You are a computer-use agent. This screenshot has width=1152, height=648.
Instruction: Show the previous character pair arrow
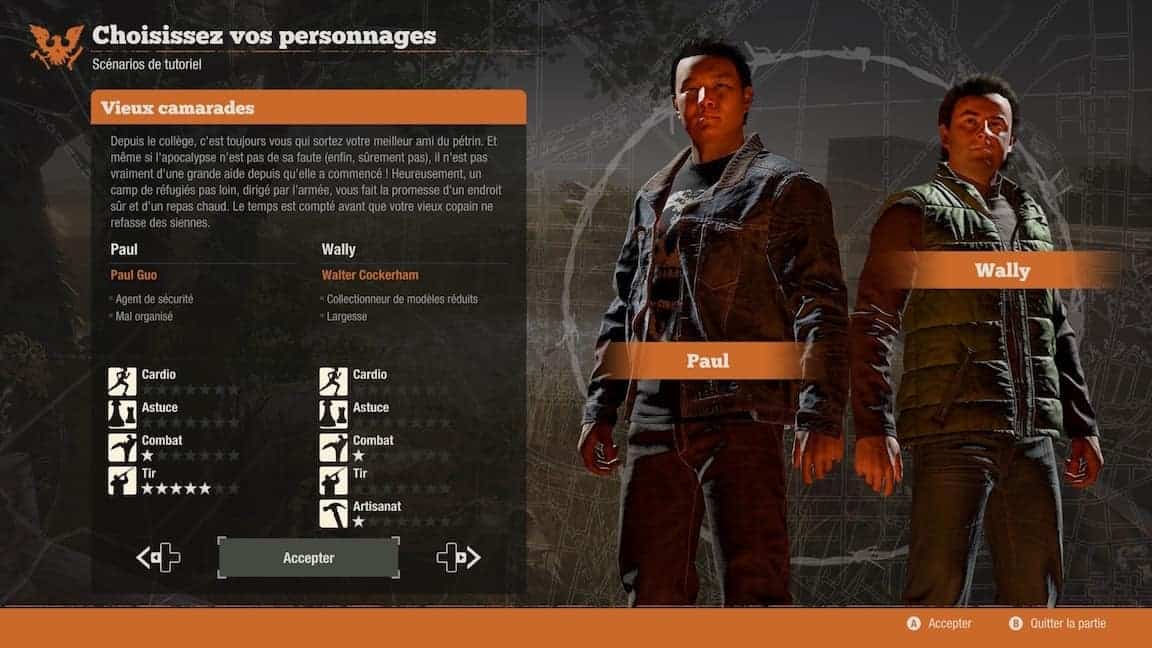158,558
